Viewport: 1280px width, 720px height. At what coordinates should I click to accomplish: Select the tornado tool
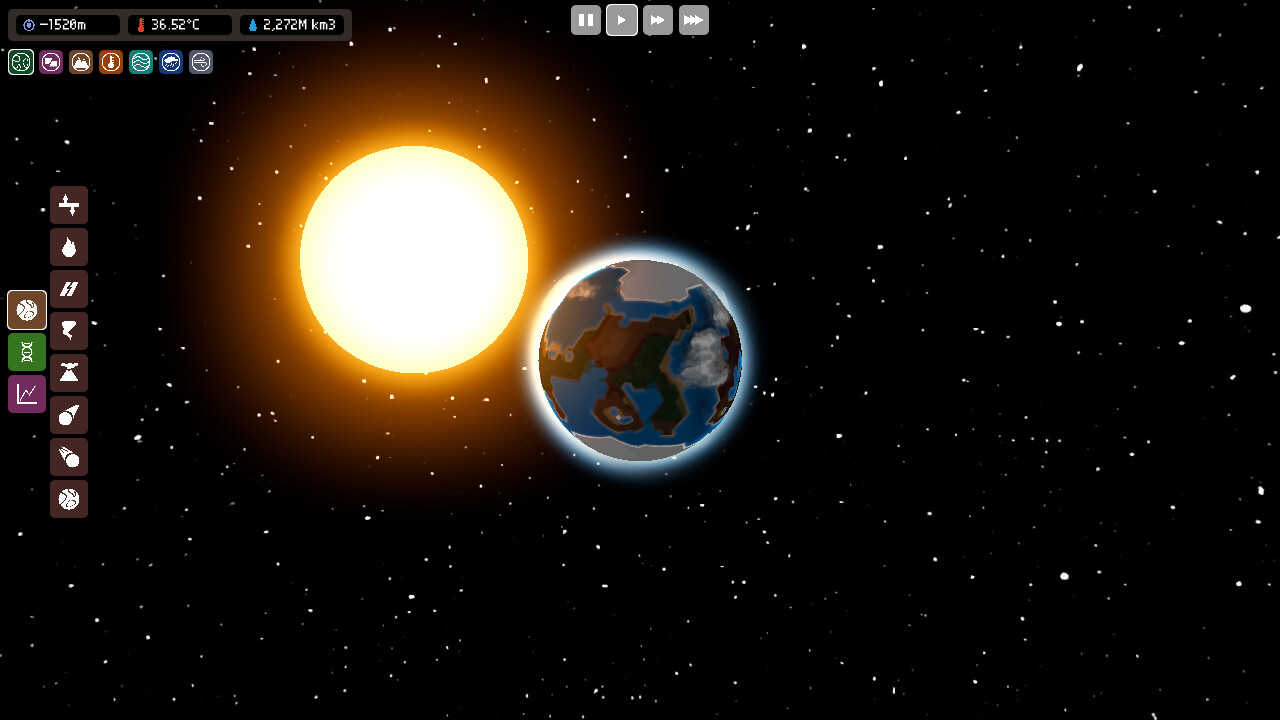coord(69,331)
